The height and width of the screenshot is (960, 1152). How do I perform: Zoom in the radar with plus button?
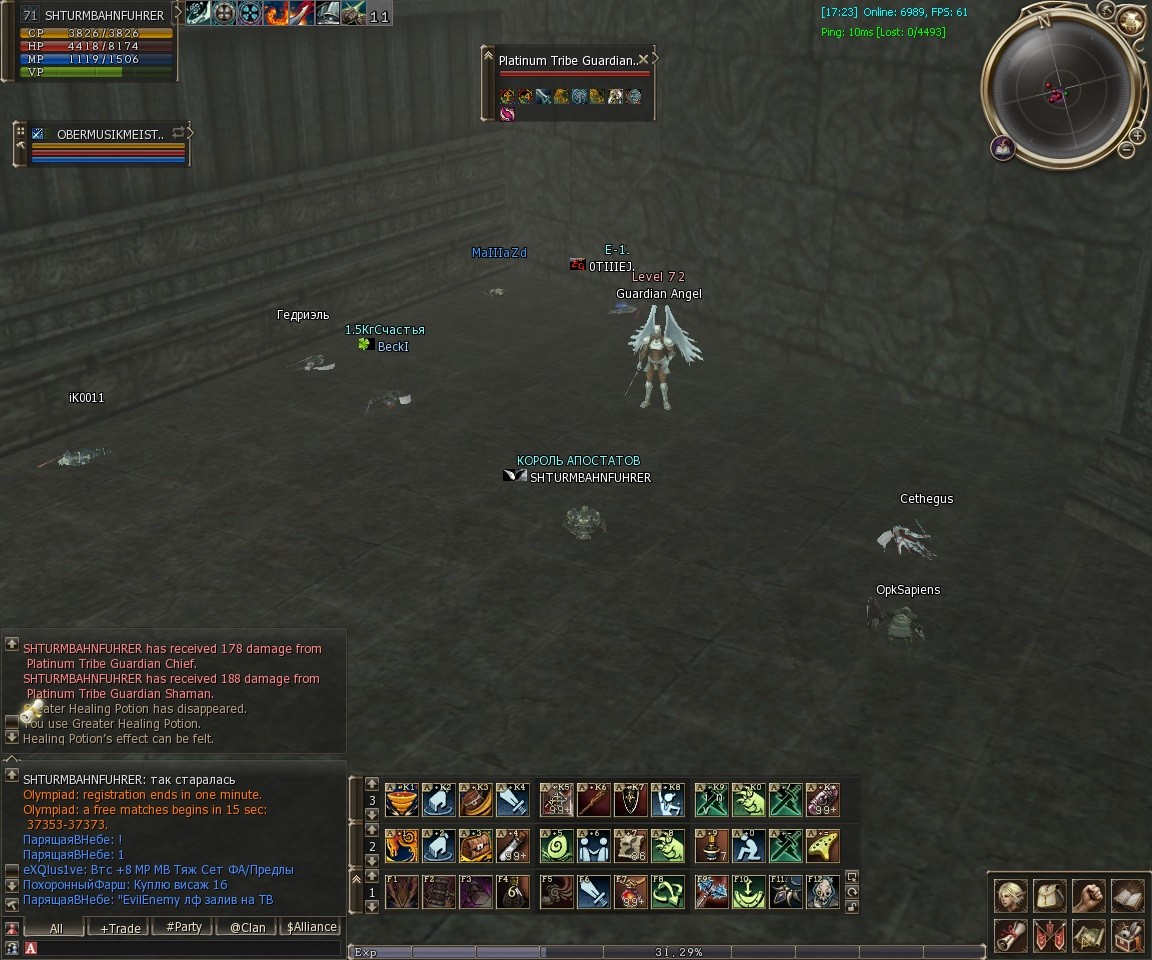(x=1137, y=135)
